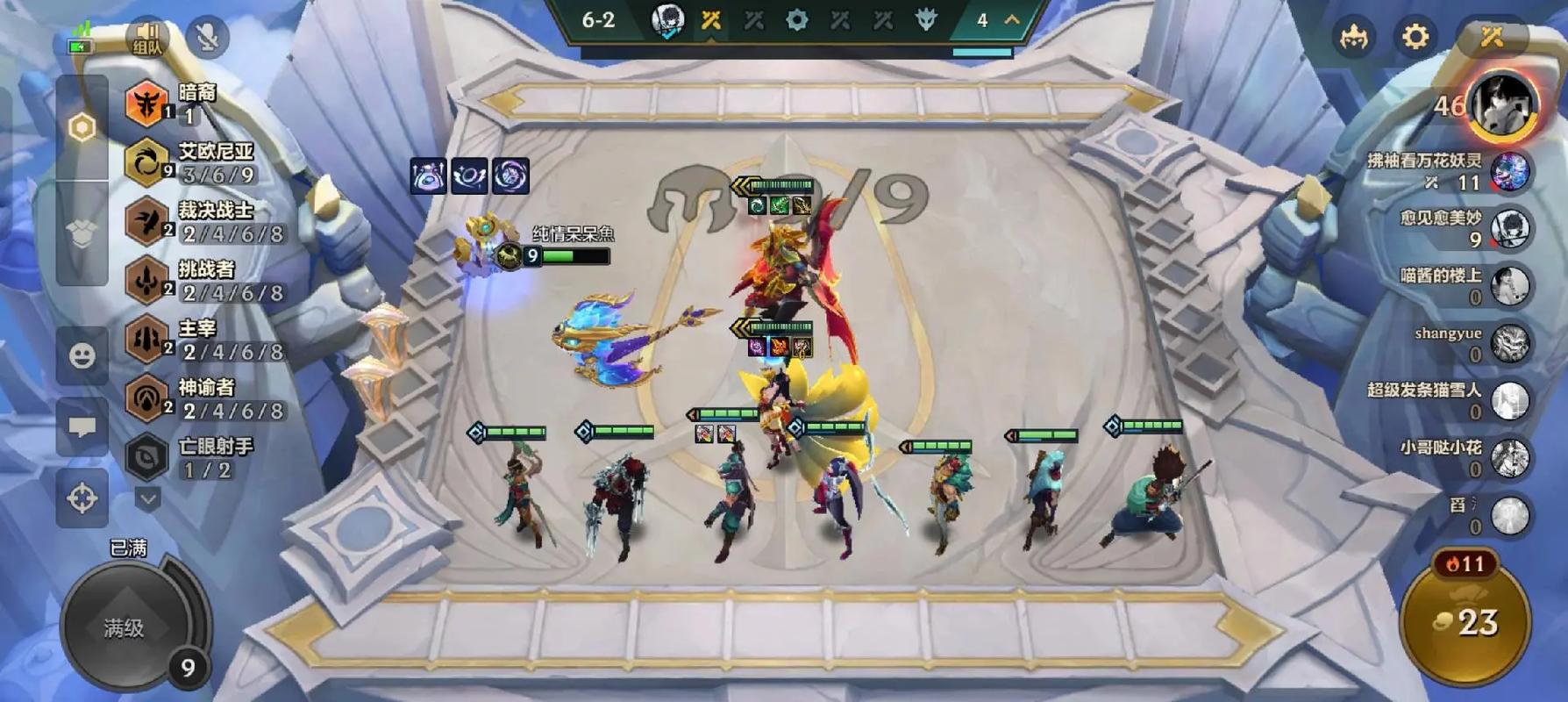
Task: Open the 暗裔 trait entry
Action: point(175,104)
